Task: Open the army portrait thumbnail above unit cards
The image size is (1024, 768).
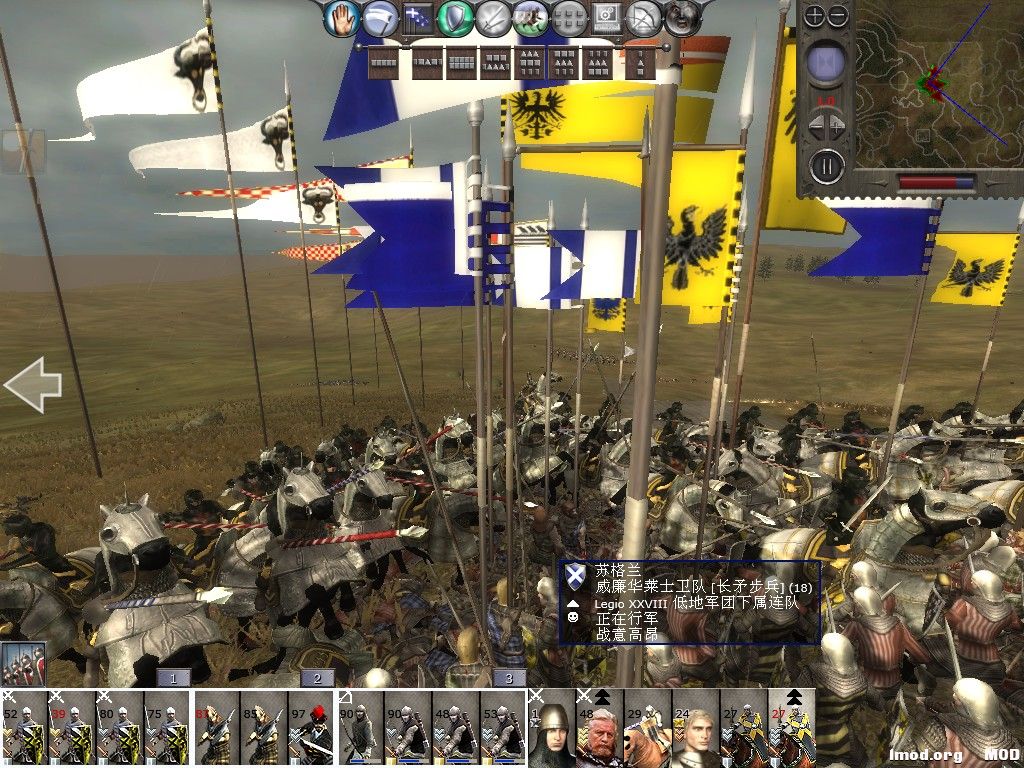Action: [23, 663]
